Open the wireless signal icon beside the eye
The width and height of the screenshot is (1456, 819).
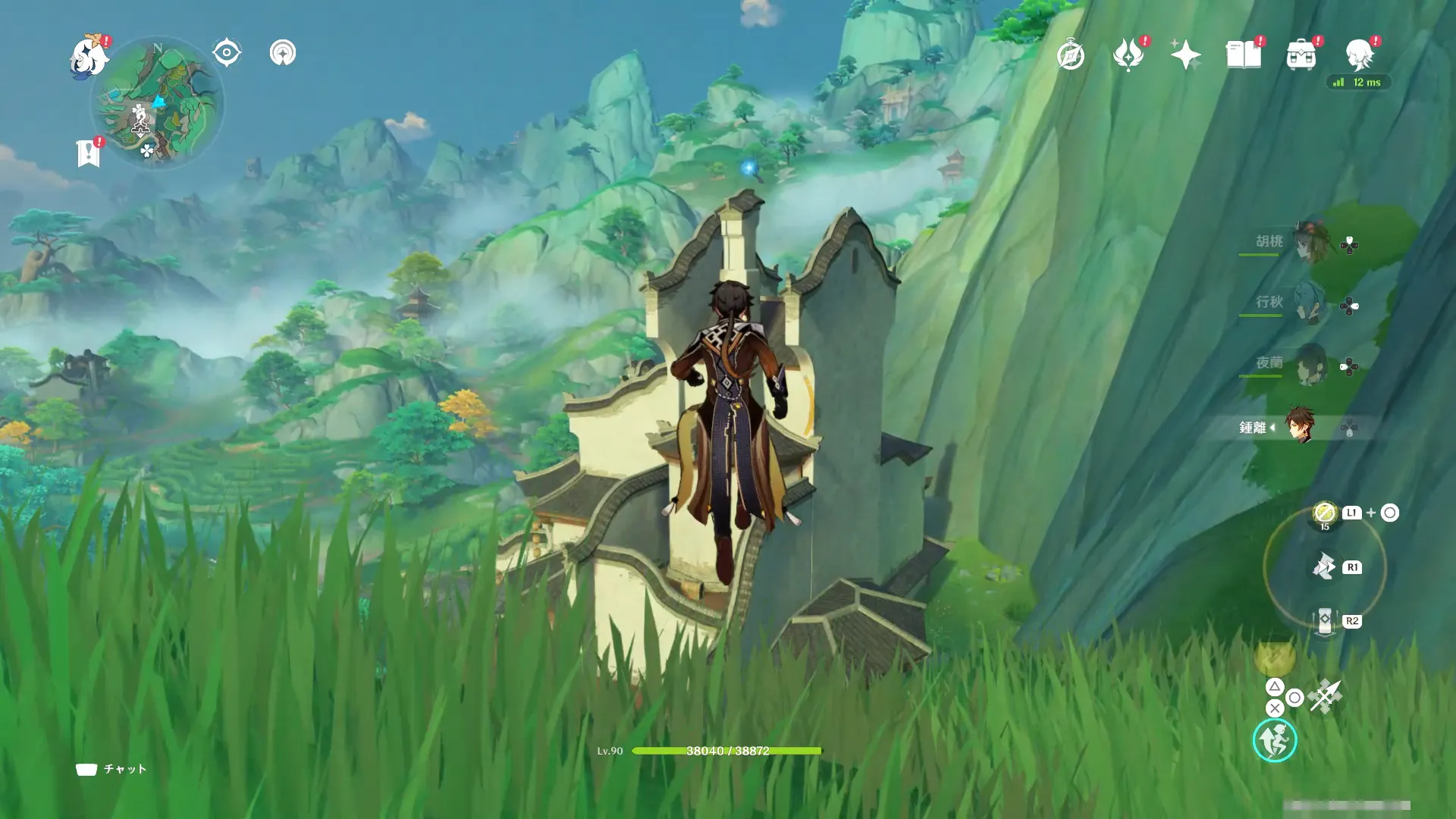283,53
